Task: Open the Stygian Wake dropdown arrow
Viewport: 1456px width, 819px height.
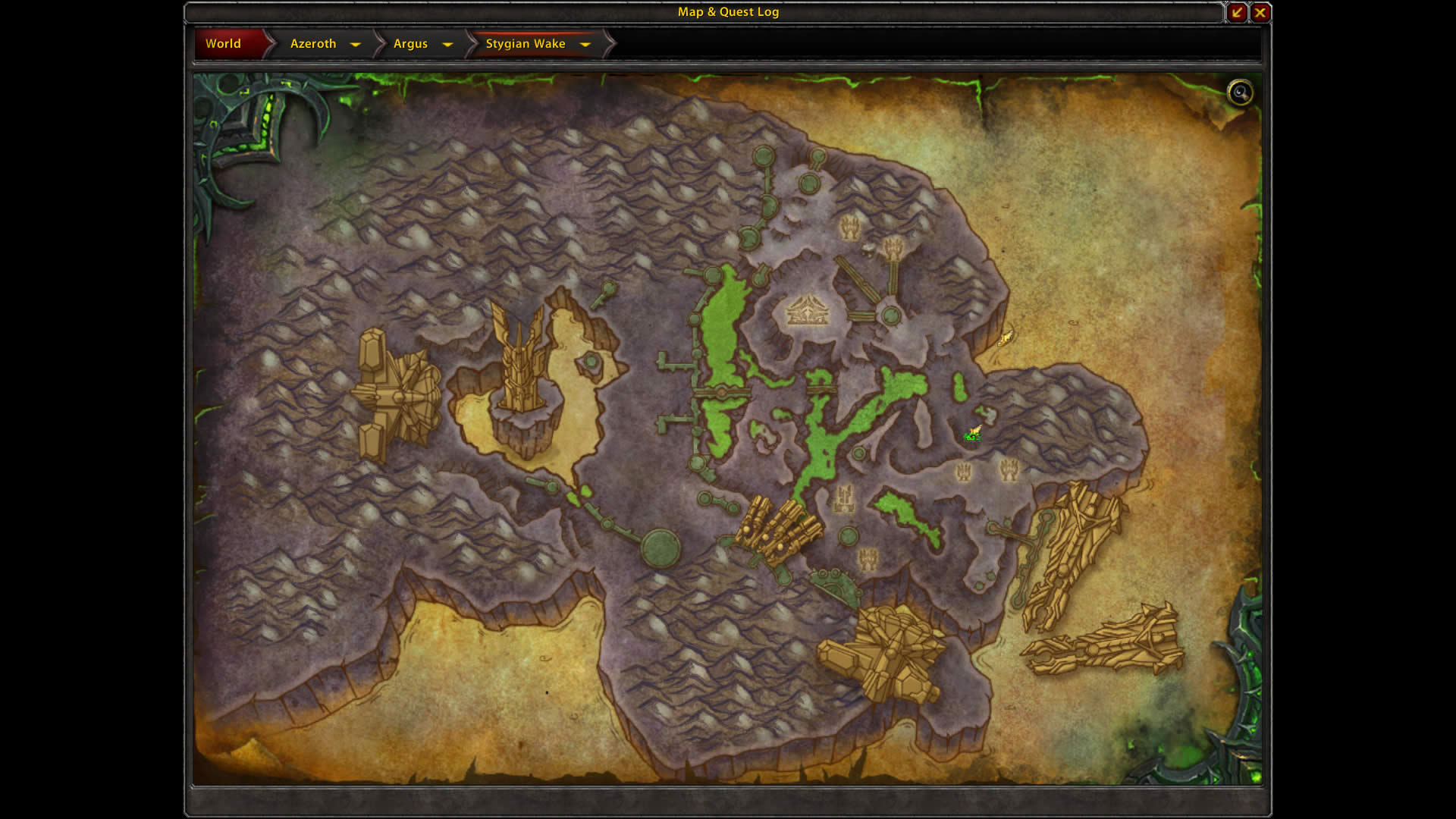Action: [x=585, y=45]
